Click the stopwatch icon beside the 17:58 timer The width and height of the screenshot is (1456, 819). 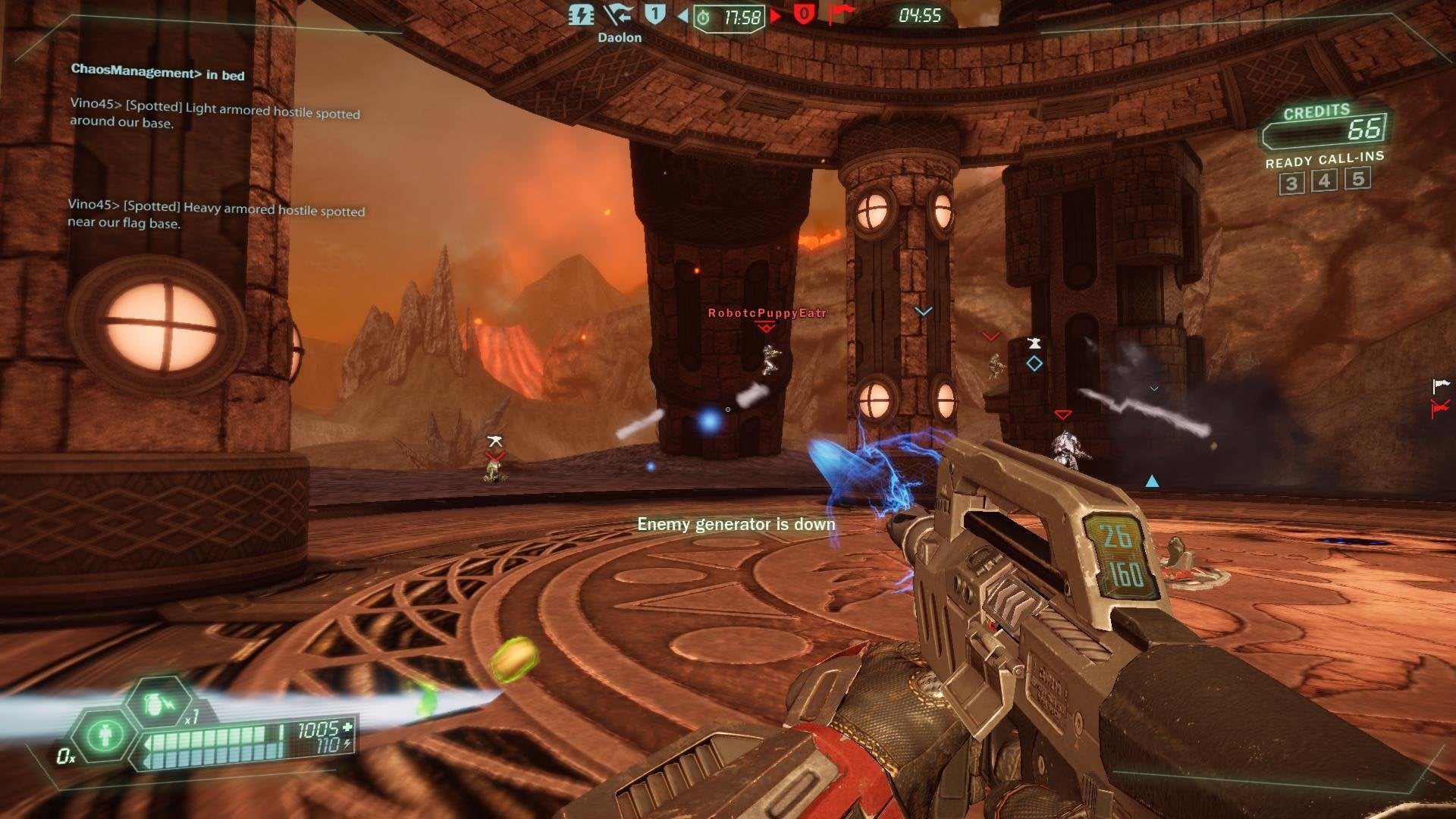704,17
